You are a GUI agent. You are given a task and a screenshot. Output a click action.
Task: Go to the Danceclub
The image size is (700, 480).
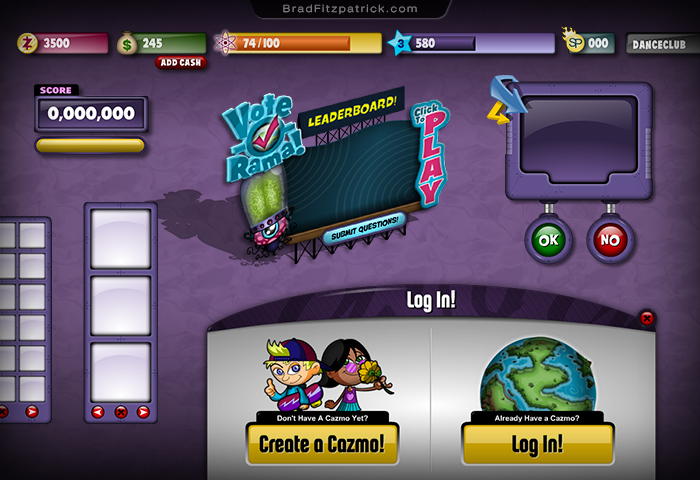click(x=661, y=44)
